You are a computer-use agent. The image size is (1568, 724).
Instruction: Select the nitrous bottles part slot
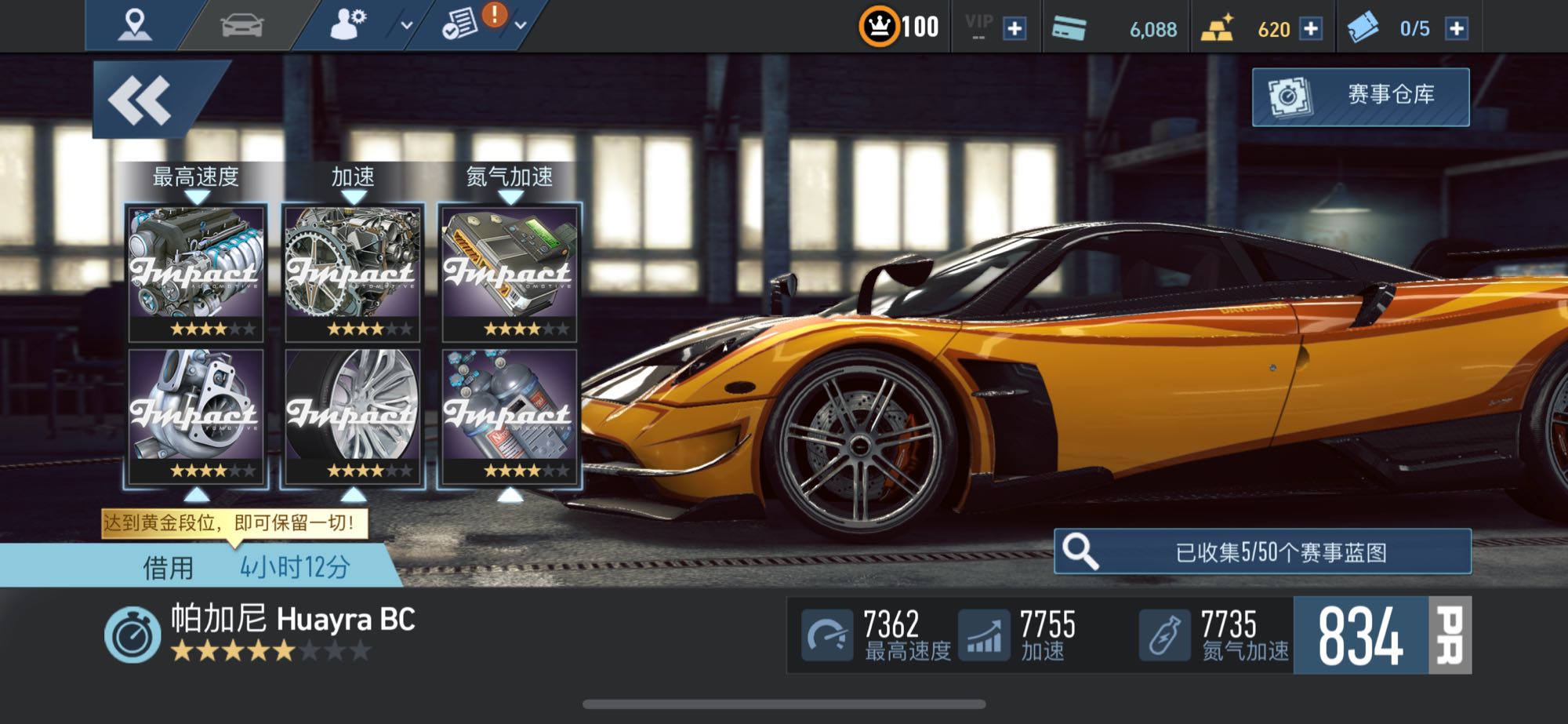click(510, 416)
